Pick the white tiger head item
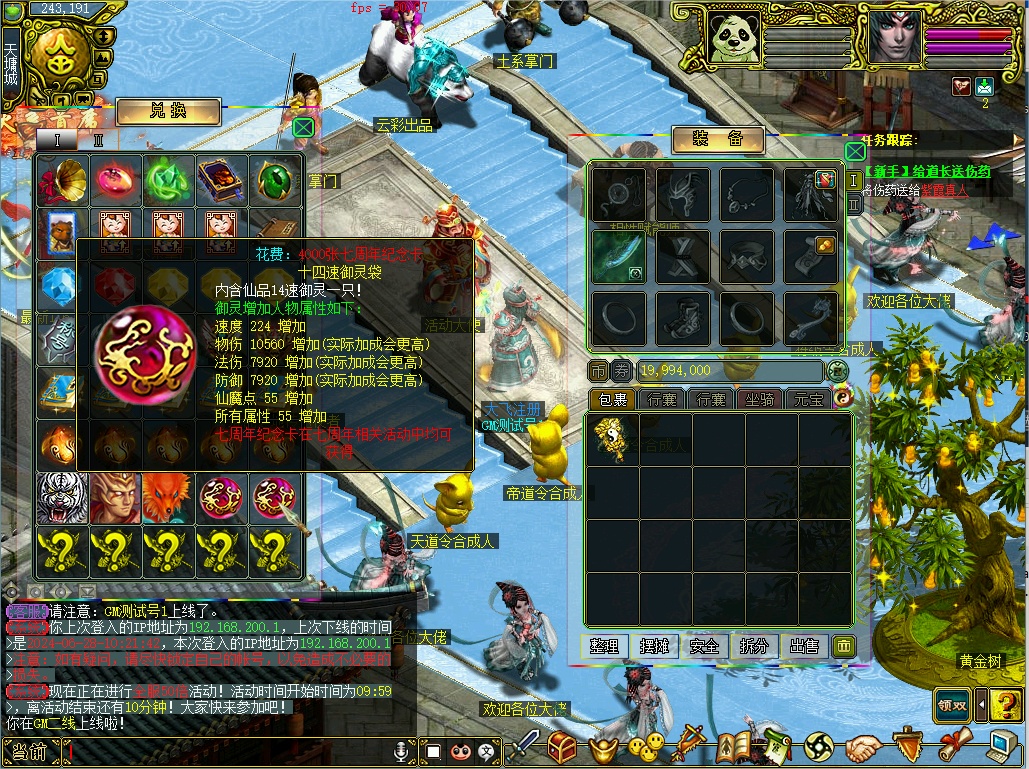Image resolution: width=1029 pixels, height=769 pixels. tap(62, 498)
